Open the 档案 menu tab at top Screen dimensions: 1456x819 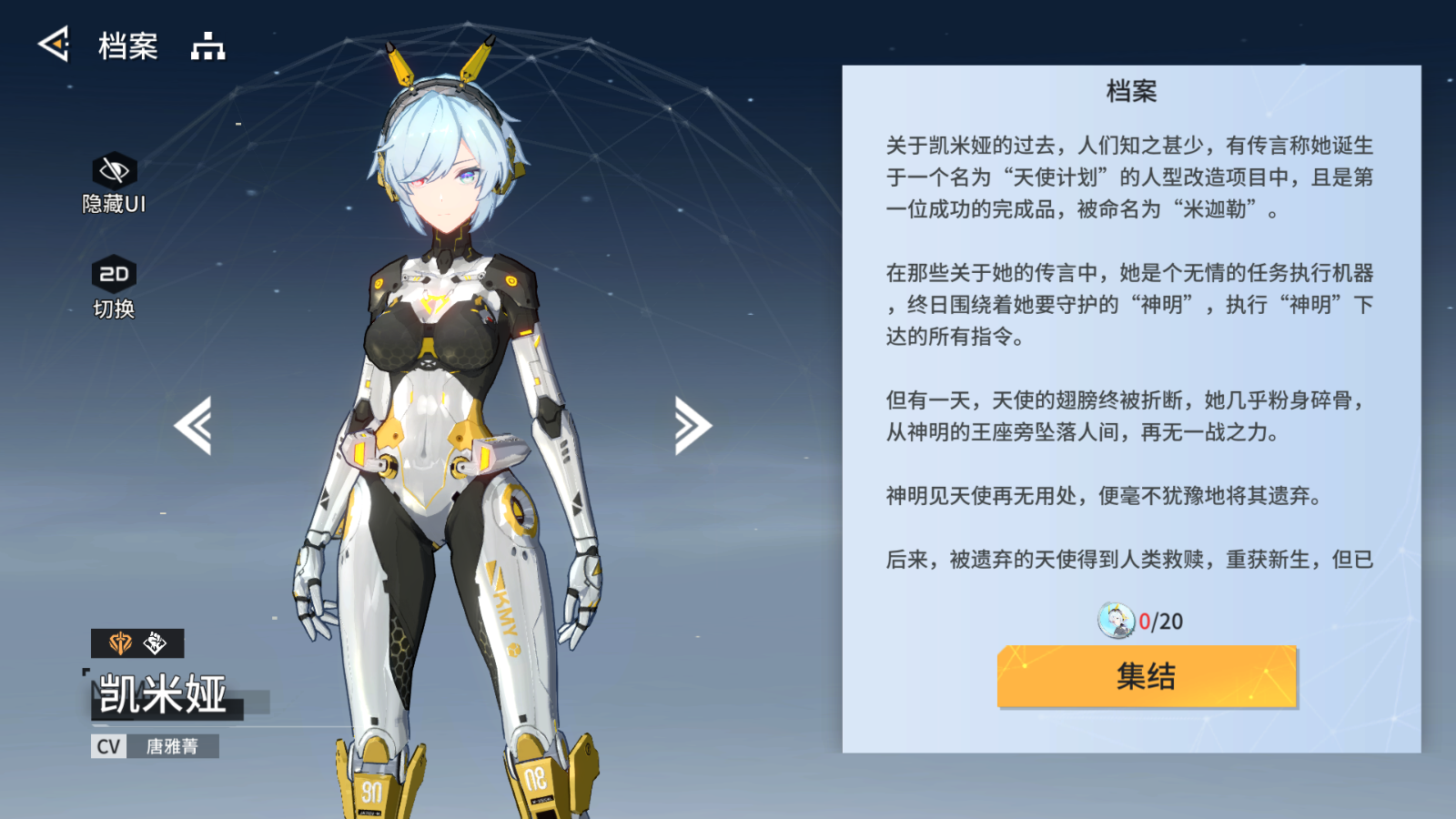click(127, 45)
